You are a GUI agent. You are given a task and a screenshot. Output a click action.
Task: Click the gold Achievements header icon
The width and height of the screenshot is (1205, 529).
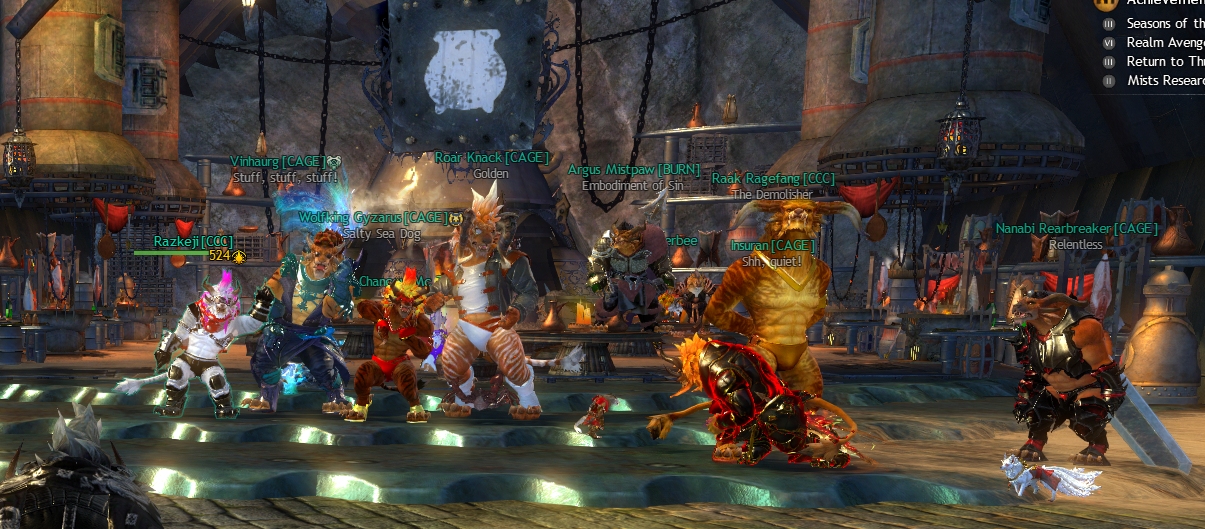(x=1106, y=4)
